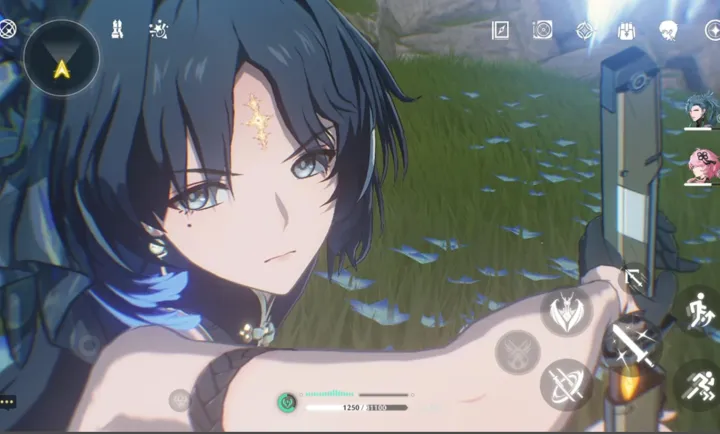The image size is (720, 434).
Task: Trigger the crossed-blades Resonance Liberation button
Action: tap(566, 384)
